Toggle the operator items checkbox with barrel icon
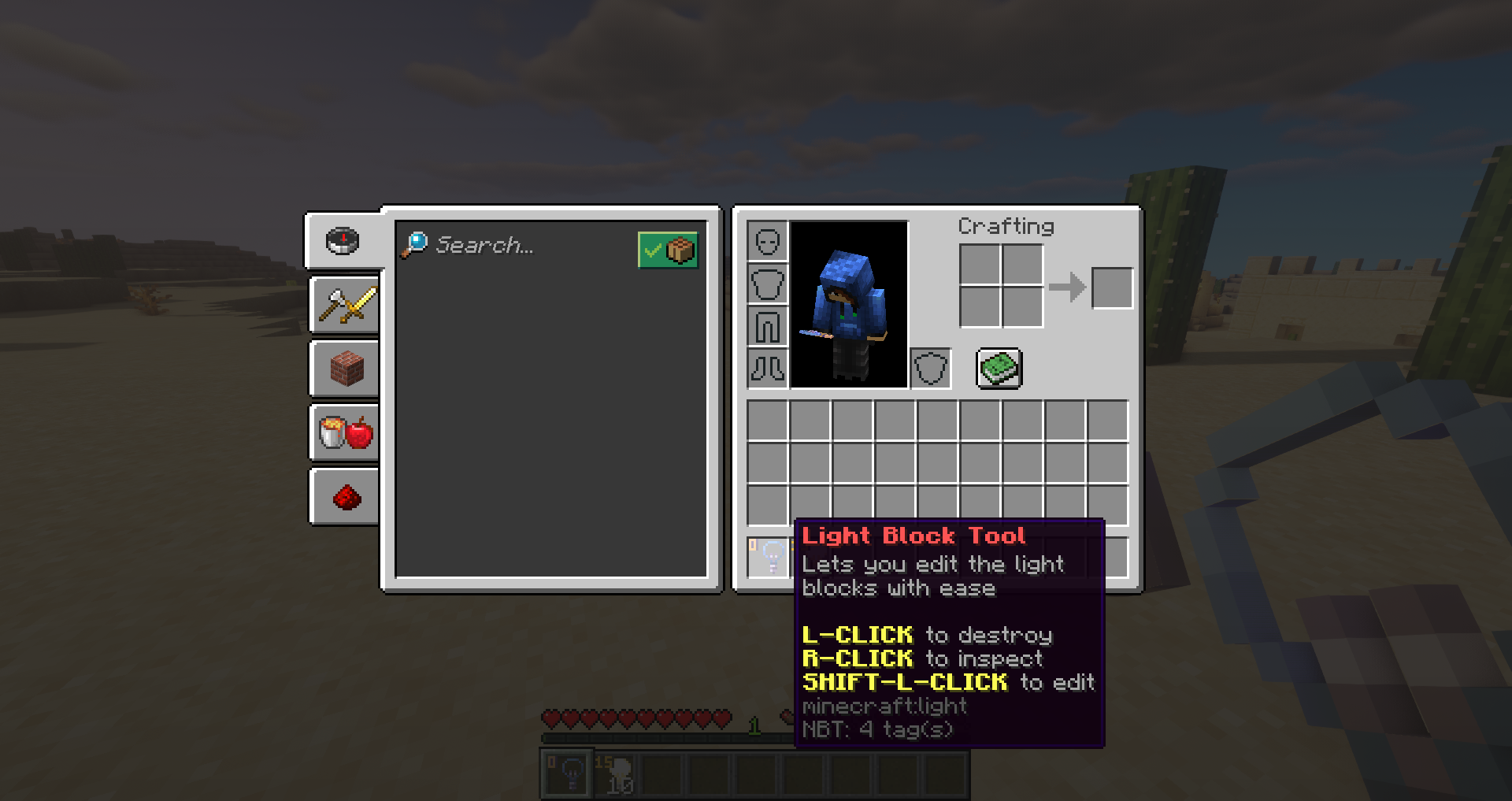 tap(668, 250)
